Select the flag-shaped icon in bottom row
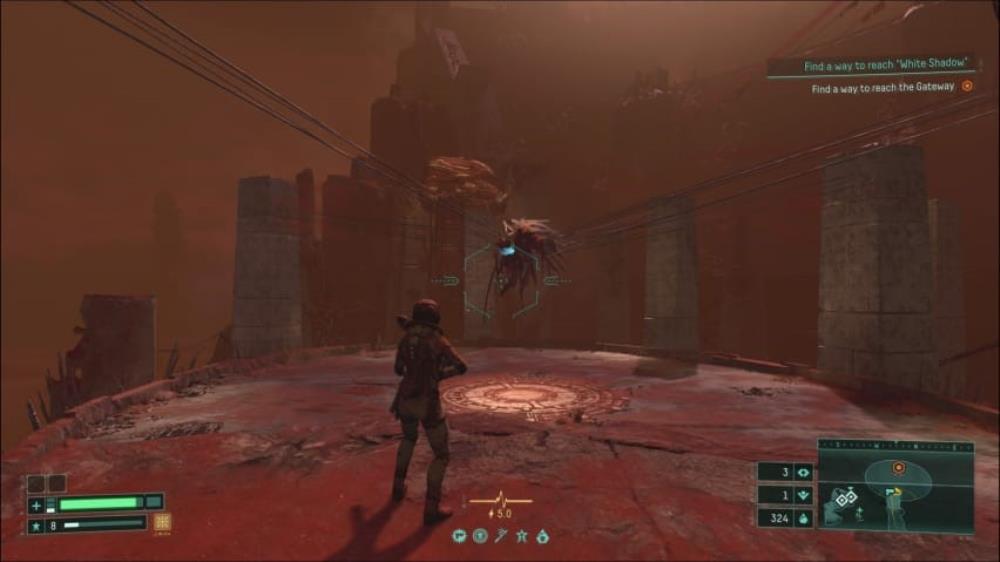The width and height of the screenshot is (1000, 562). coord(459,536)
